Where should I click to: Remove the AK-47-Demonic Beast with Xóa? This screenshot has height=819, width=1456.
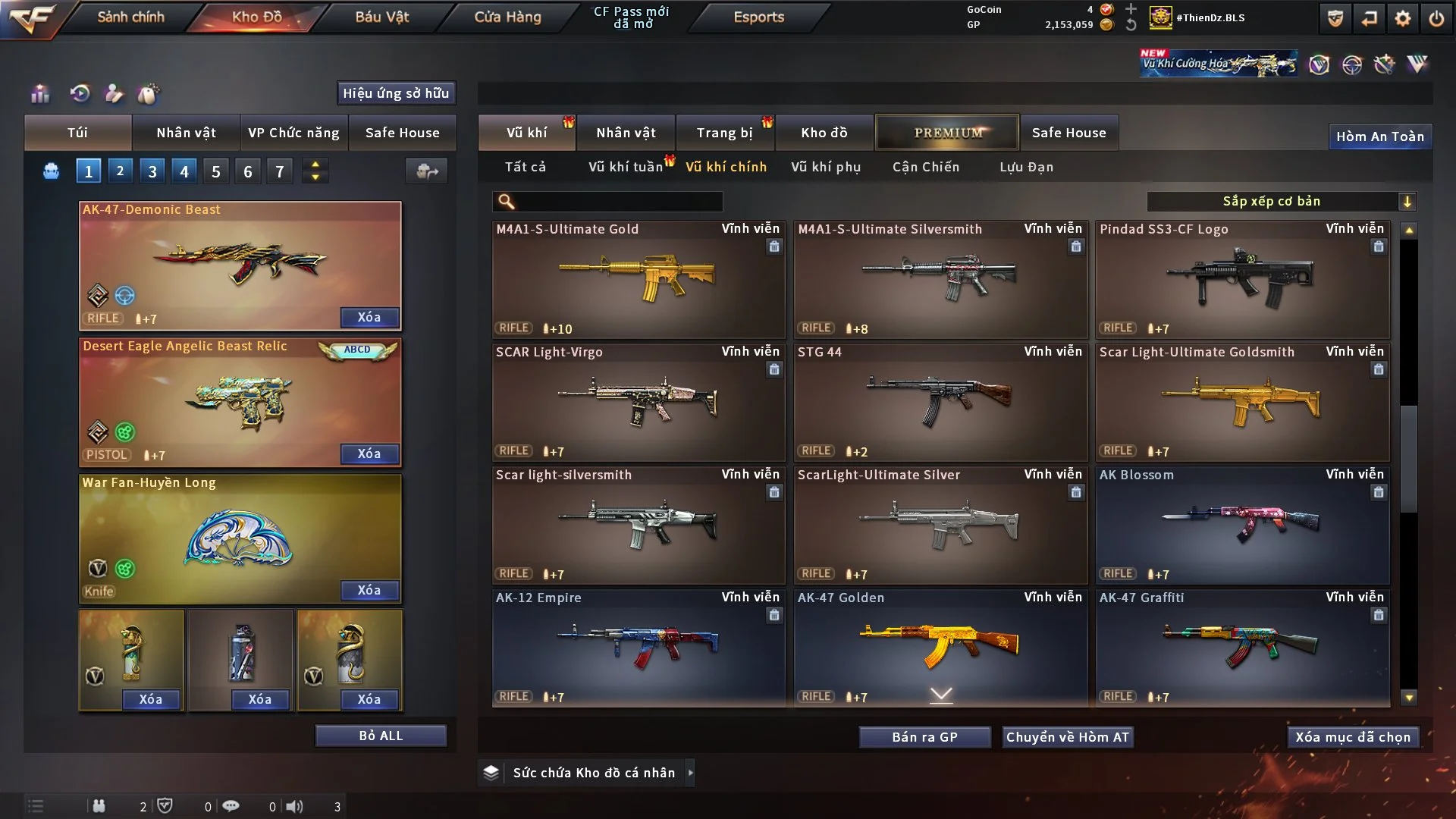(369, 317)
